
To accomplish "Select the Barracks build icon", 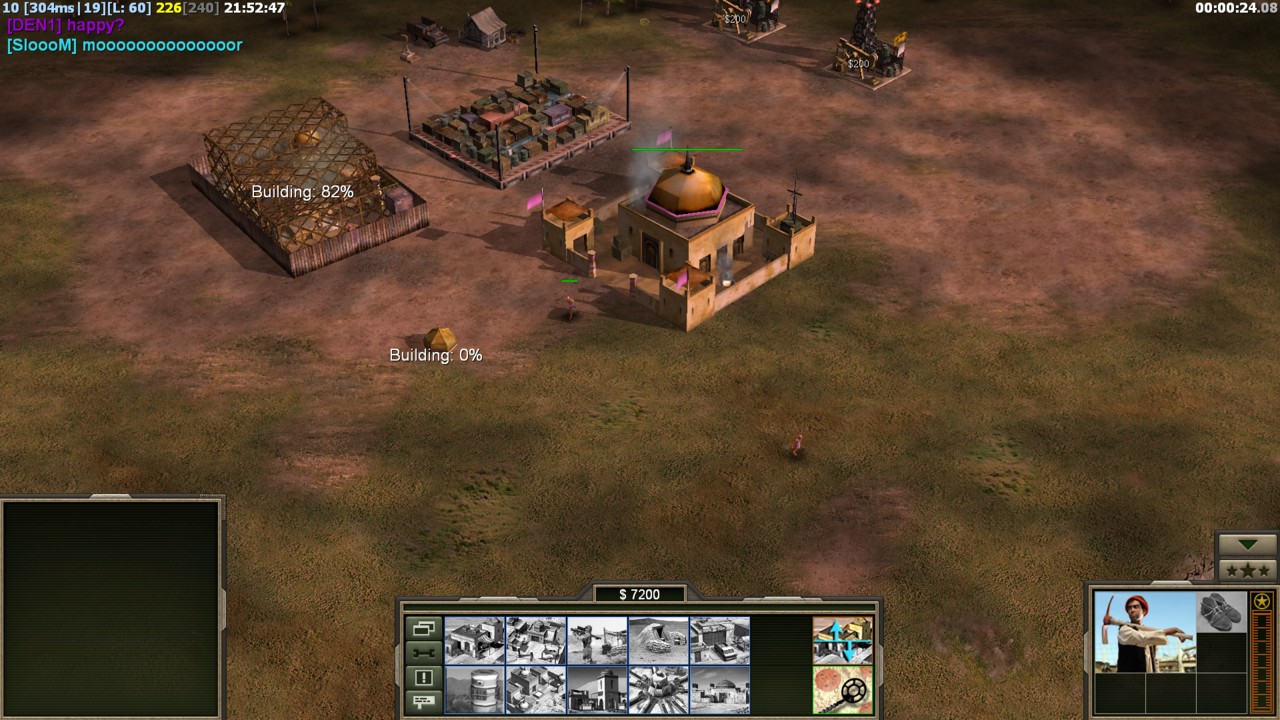I will click(535, 640).
